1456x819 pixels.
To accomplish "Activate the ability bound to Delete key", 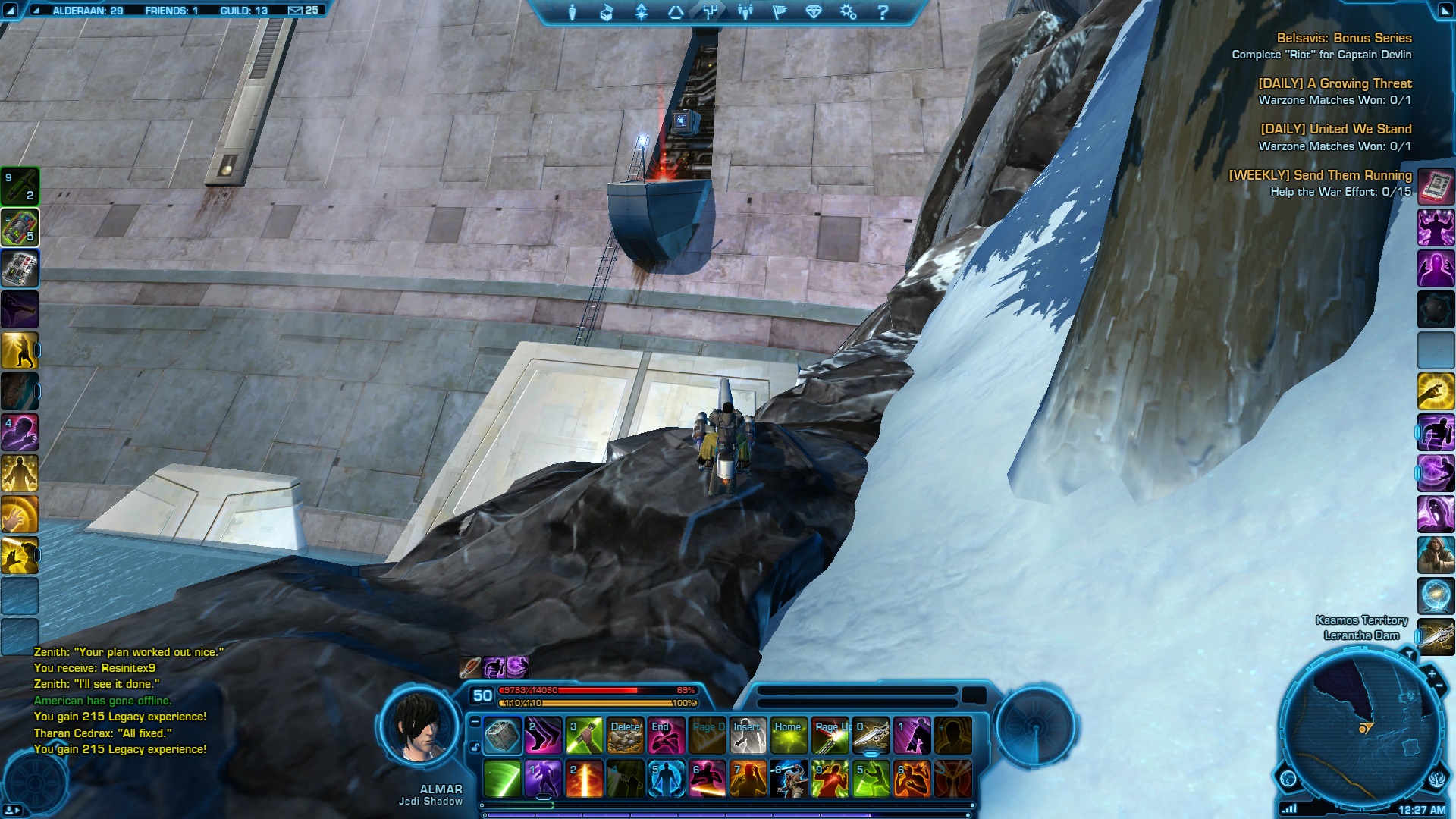I will click(x=626, y=736).
